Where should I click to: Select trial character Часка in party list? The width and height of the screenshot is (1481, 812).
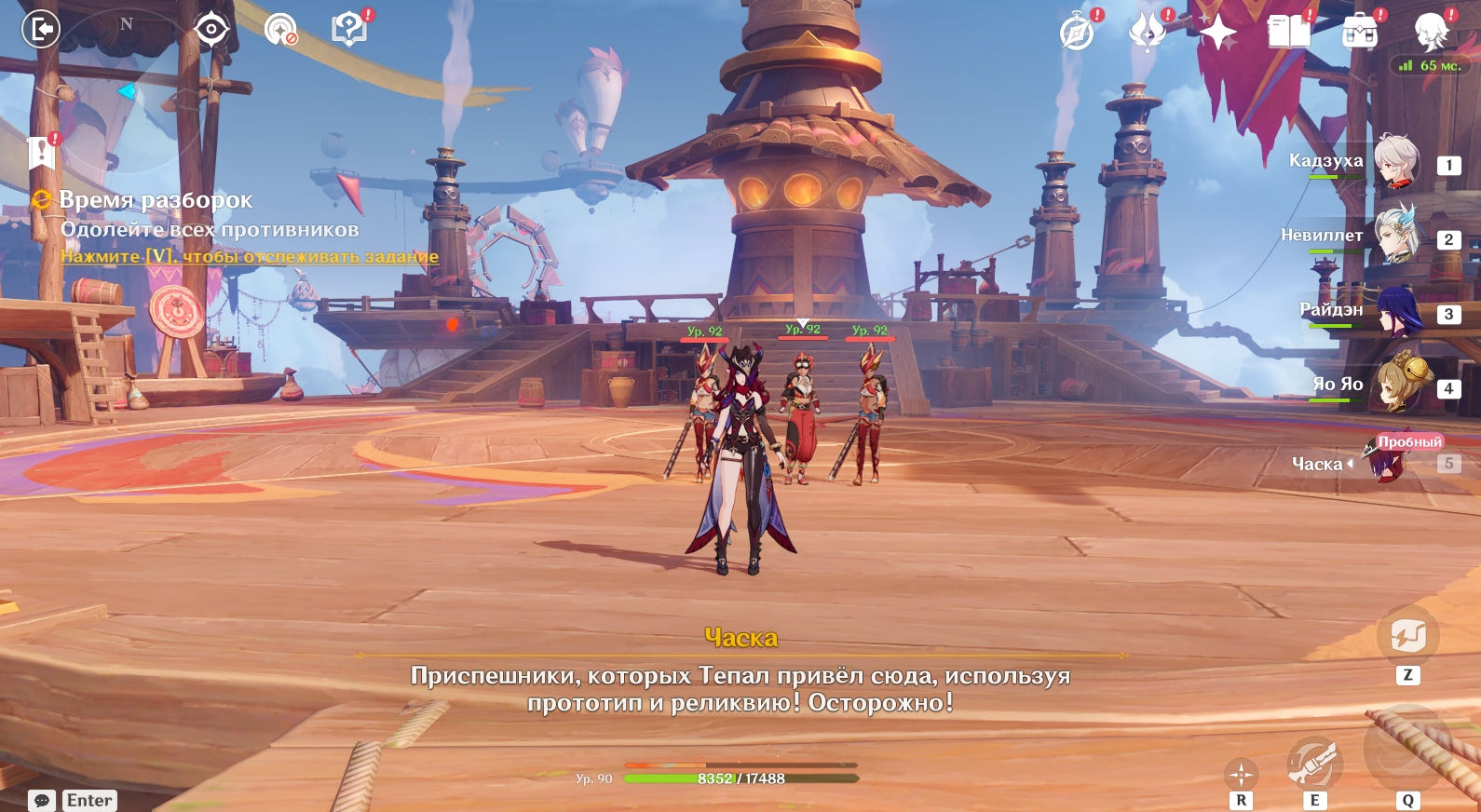coord(1390,460)
